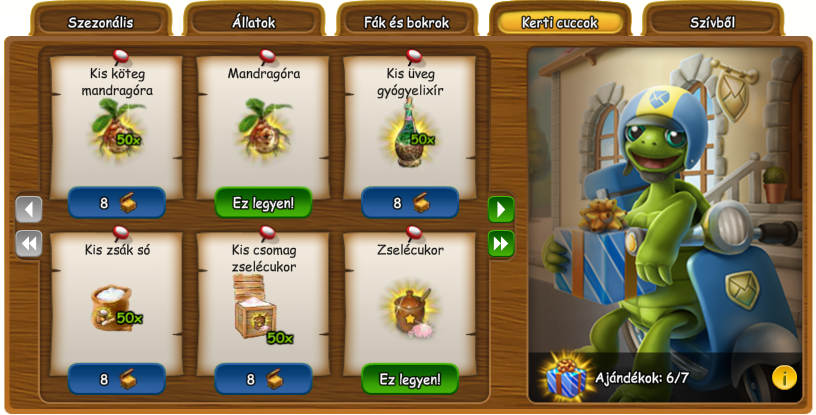Choose Ez legyen! under Zselécukor
Screen dimensions: 816x415
(410, 379)
